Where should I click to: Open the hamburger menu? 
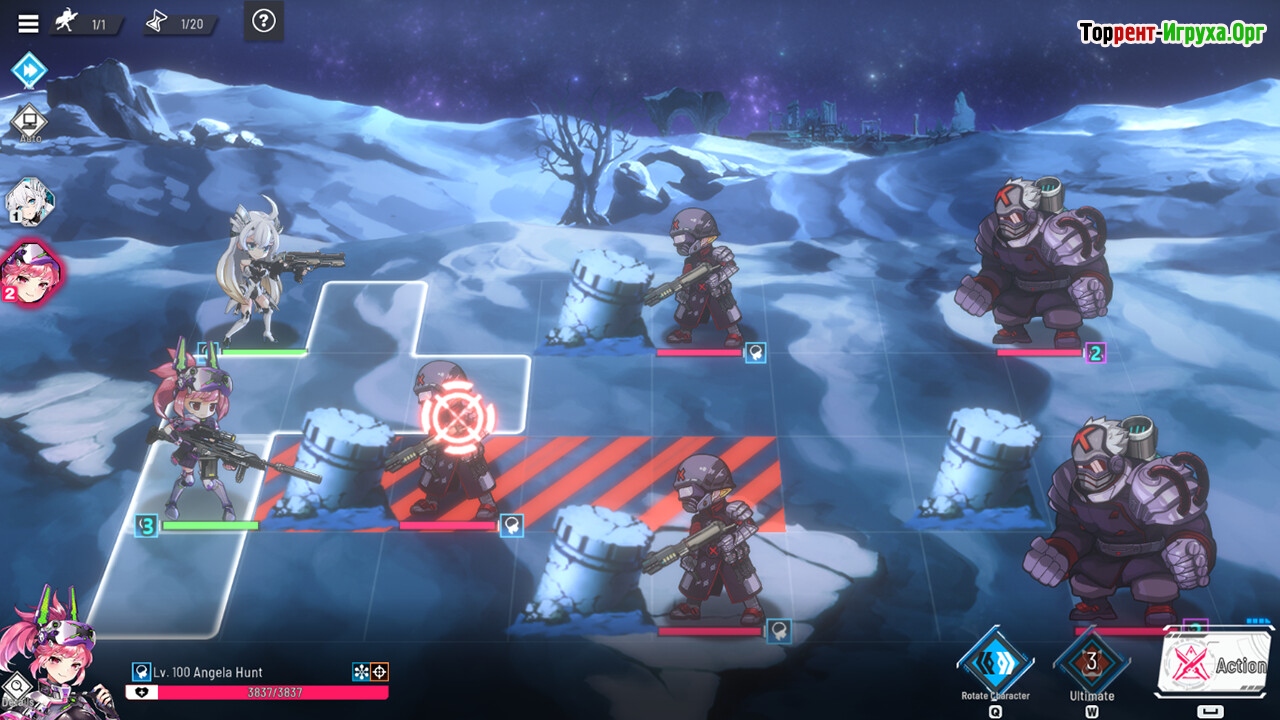29,23
